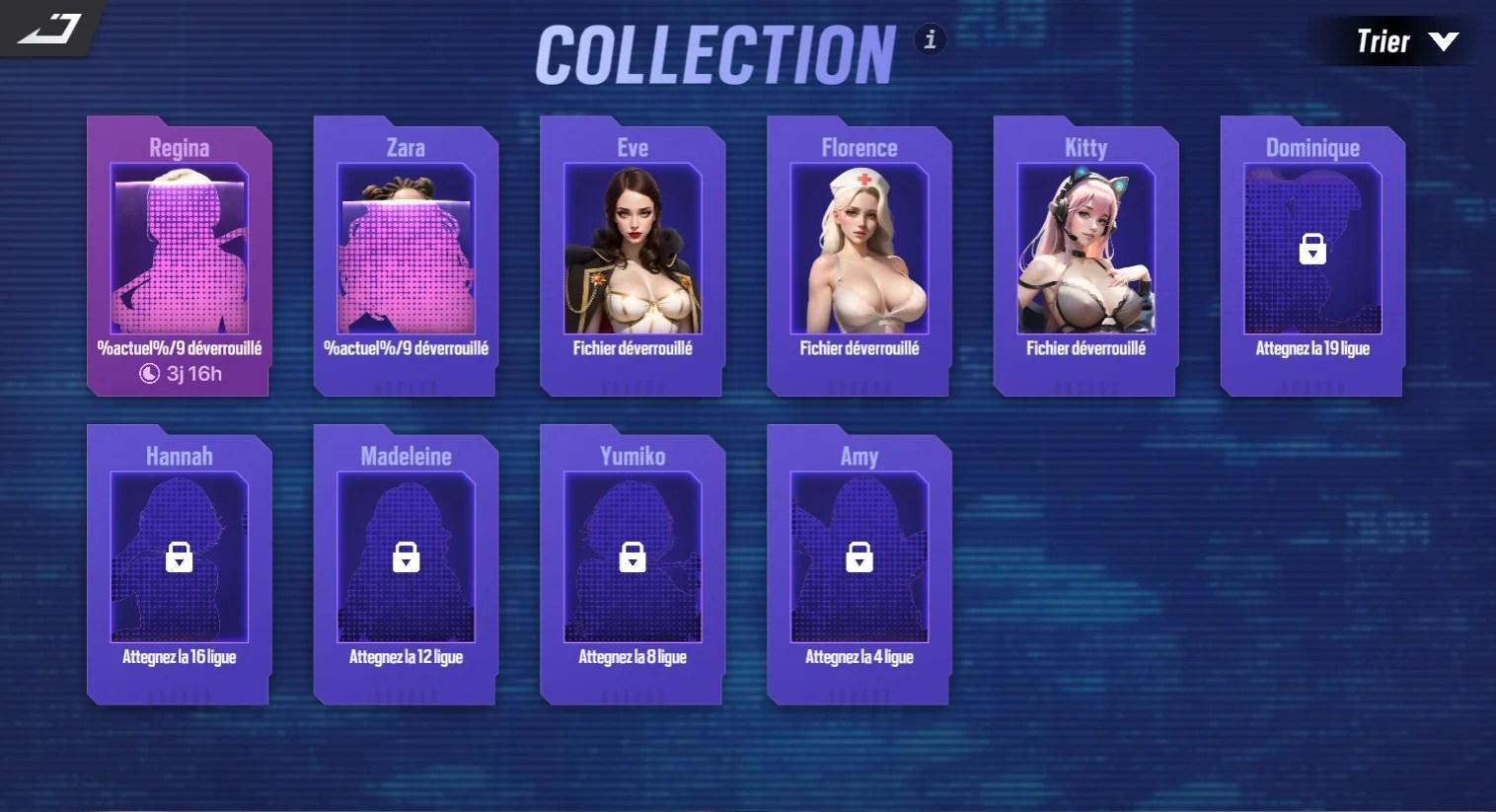Select the Zara character card
Image resolution: width=1496 pixels, height=812 pixels.
pyautogui.click(x=406, y=255)
